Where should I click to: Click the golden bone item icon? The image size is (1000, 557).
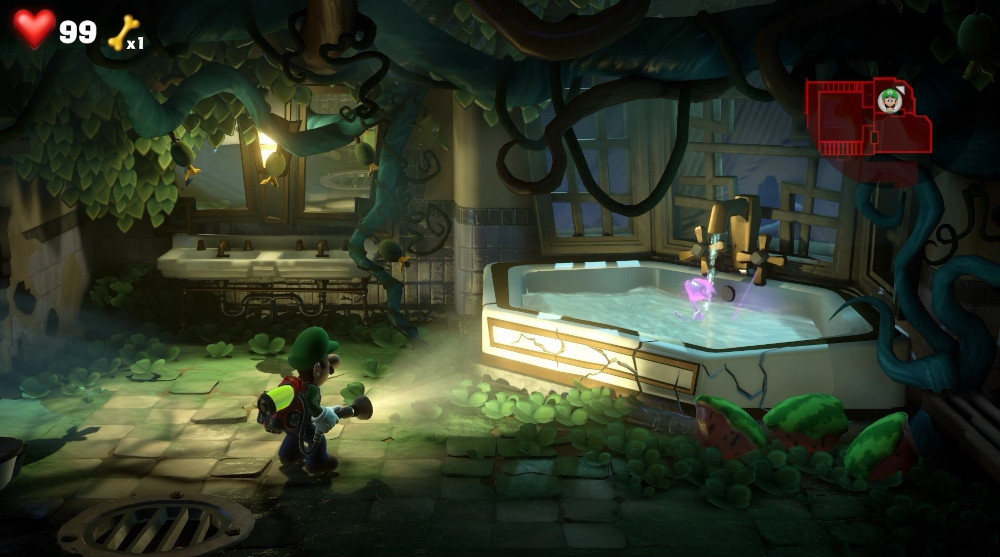pyautogui.click(x=122, y=32)
